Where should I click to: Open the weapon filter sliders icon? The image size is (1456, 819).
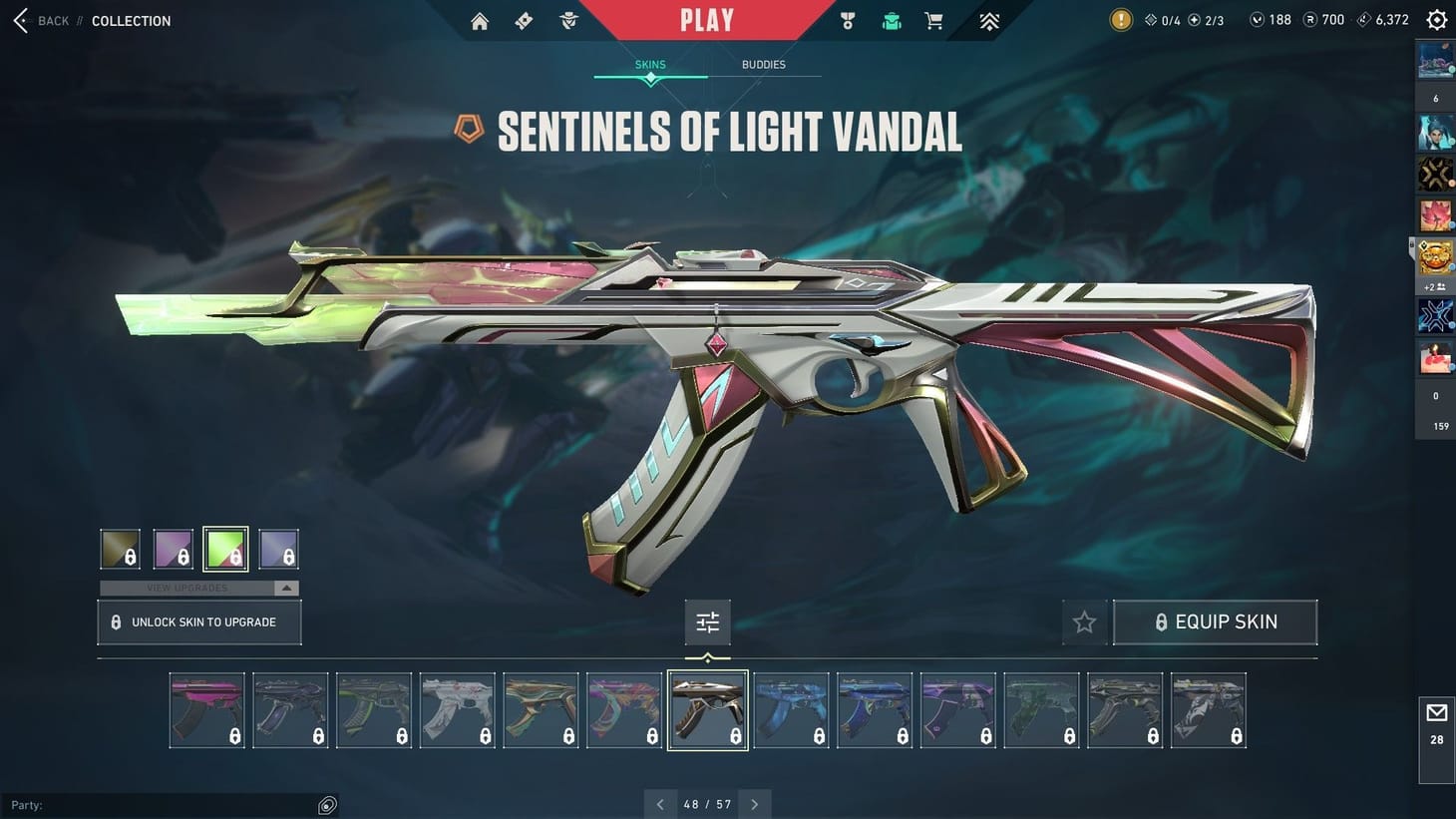click(x=707, y=620)
